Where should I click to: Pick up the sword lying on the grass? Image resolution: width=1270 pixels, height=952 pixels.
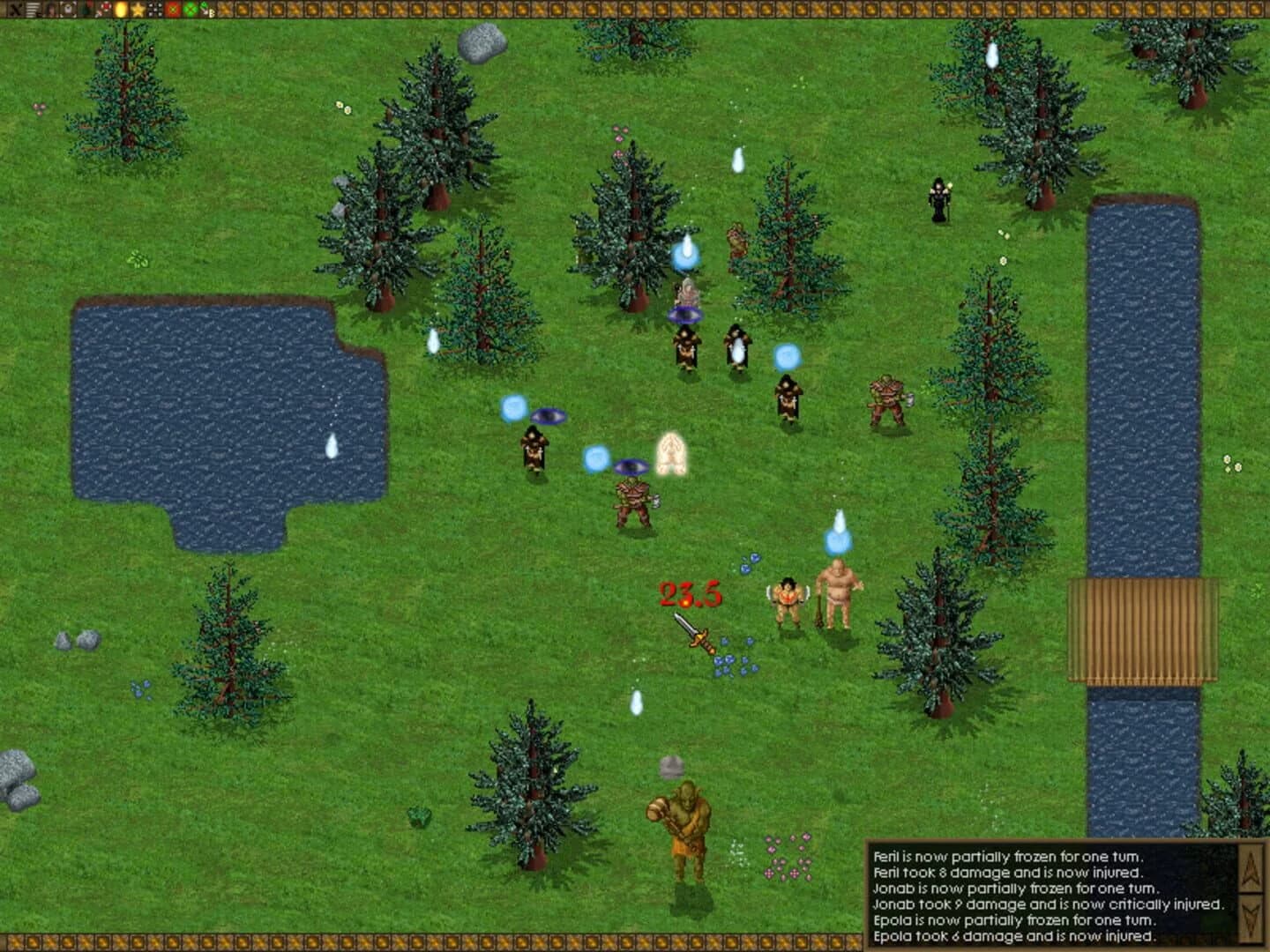point(696,636)
